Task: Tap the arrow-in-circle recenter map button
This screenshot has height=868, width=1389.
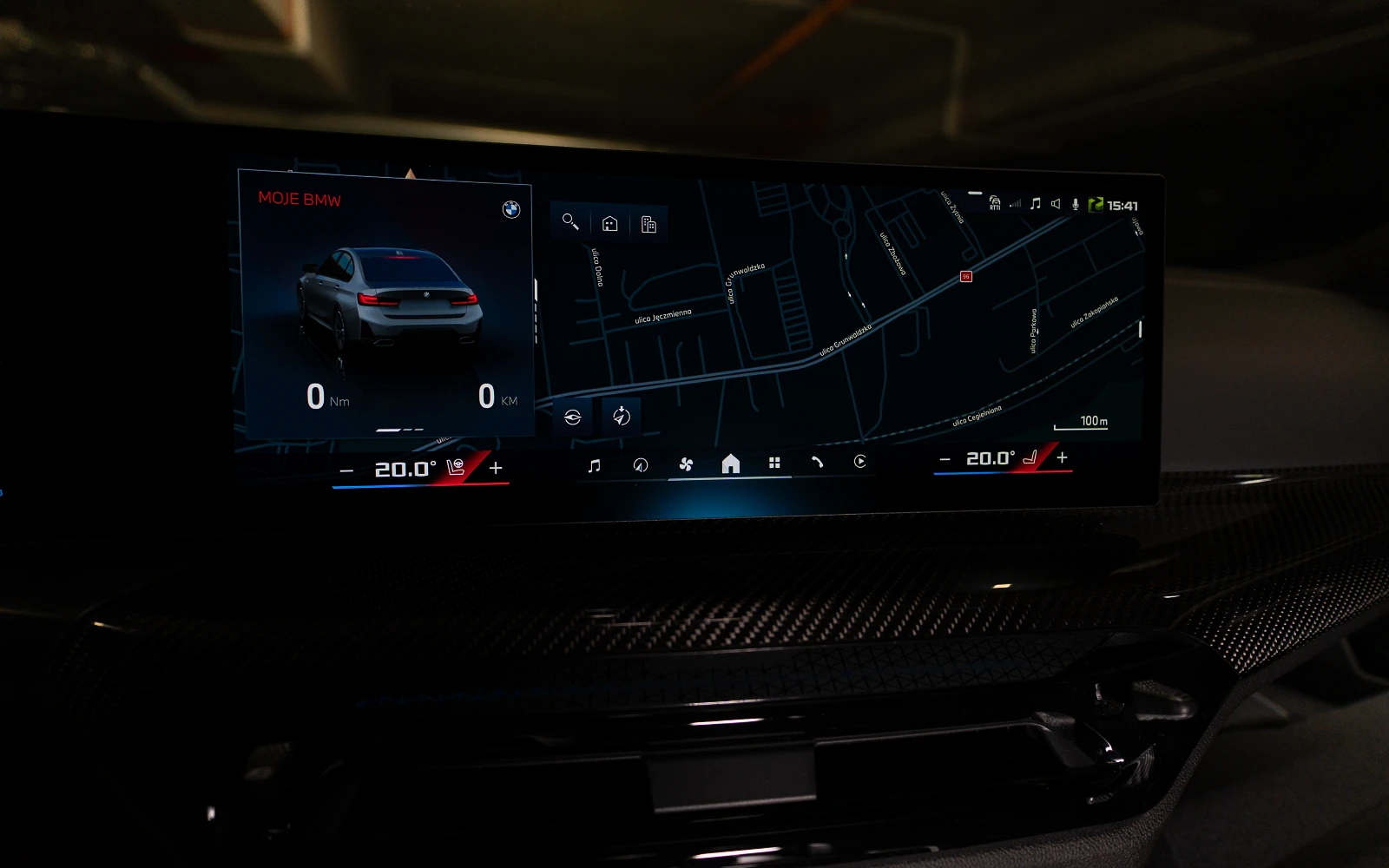Action: click(621, 416)
